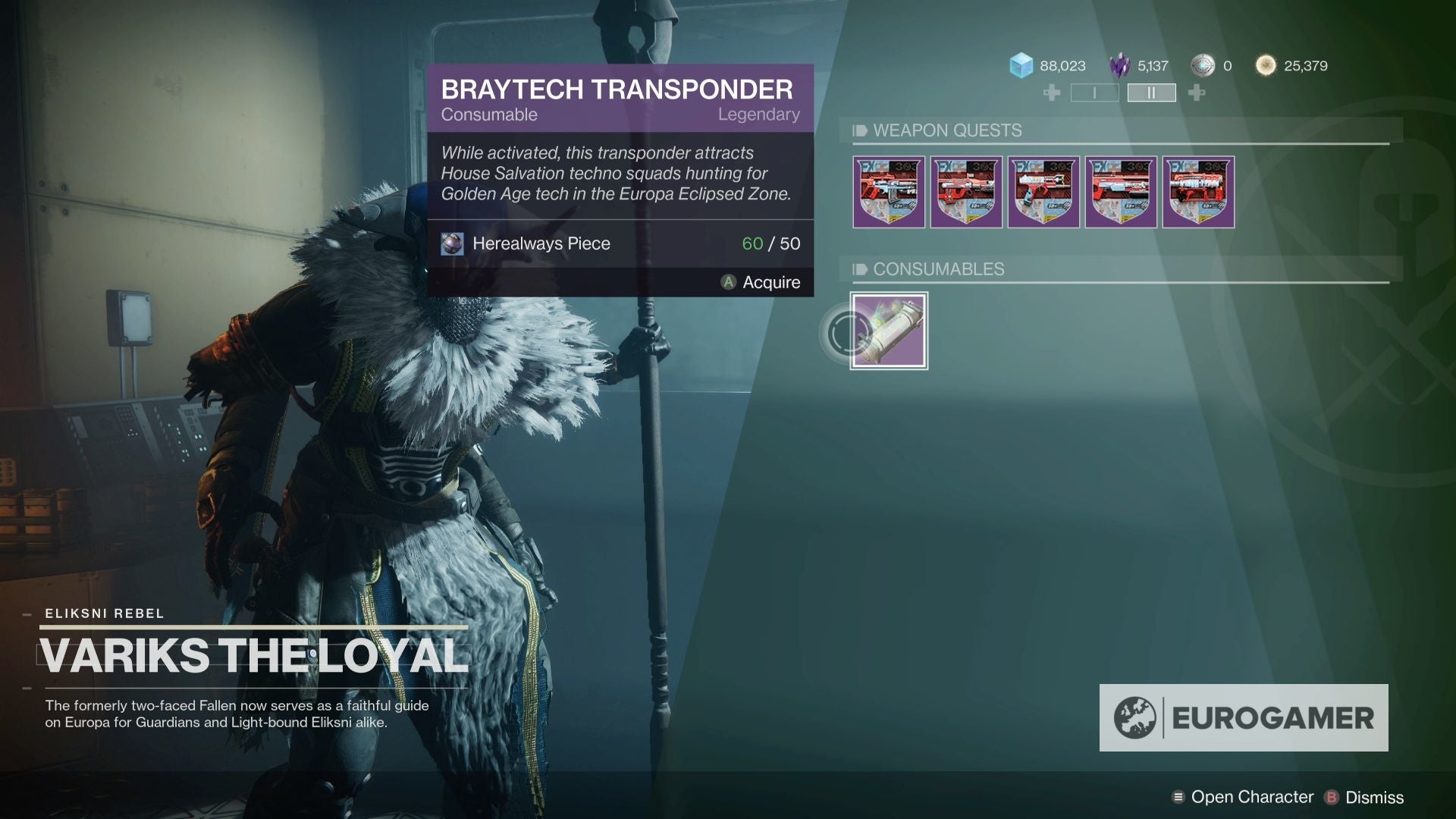Select the Braytech Transponder consumable
1456x819 pixels.
[889, 331]
